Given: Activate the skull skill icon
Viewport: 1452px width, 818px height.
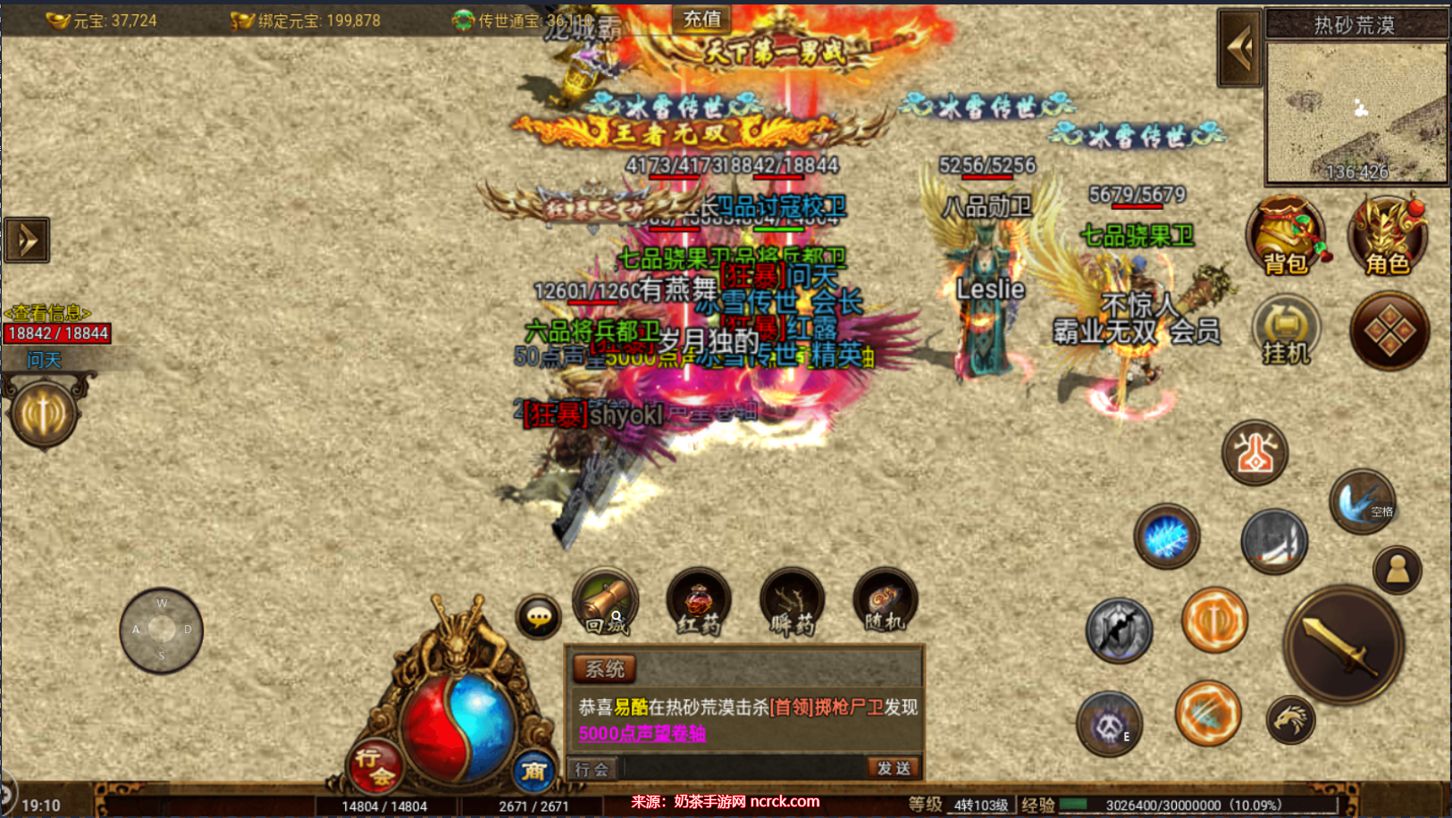Looking at the screenshot, I should (x=1109, y=723).
